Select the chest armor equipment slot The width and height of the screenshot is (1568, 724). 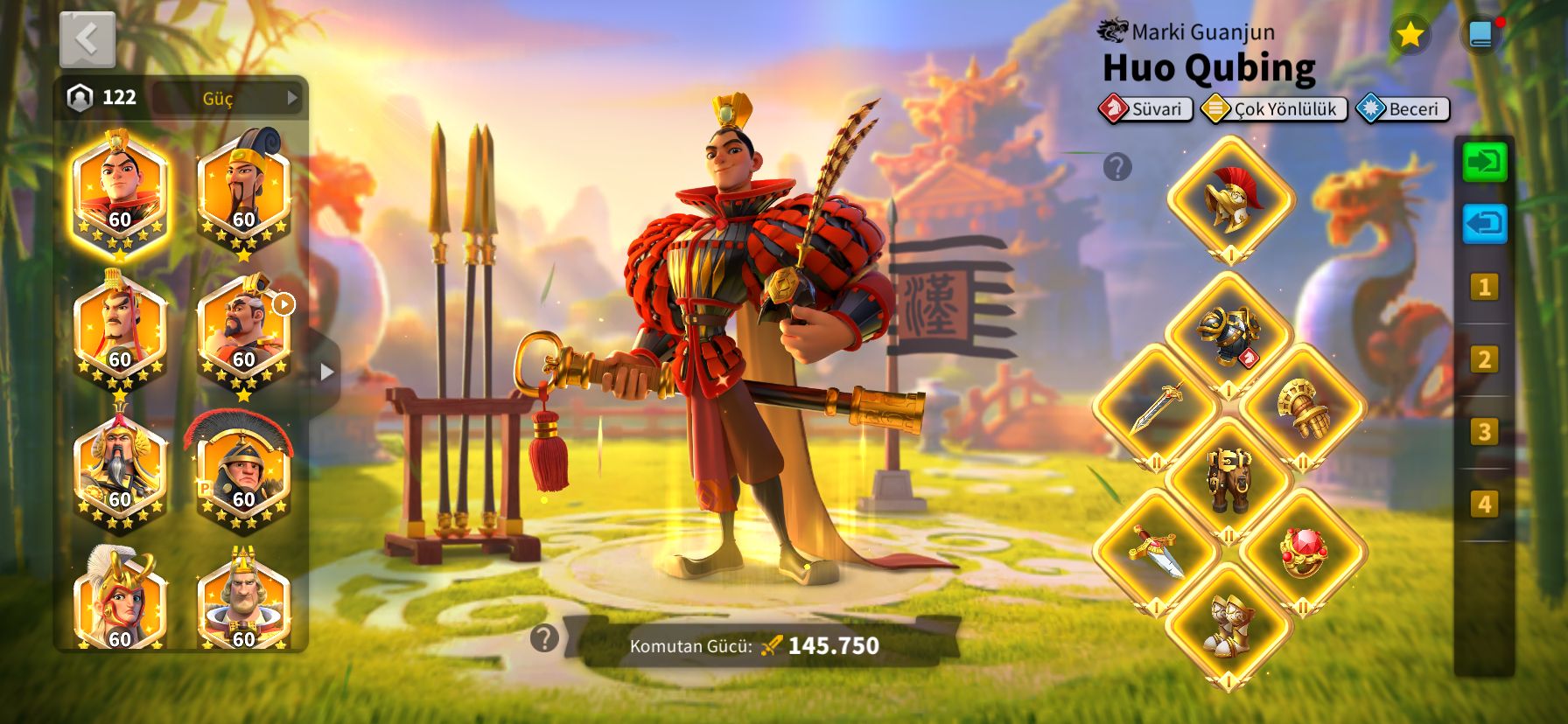click(x=1229, y=335)
